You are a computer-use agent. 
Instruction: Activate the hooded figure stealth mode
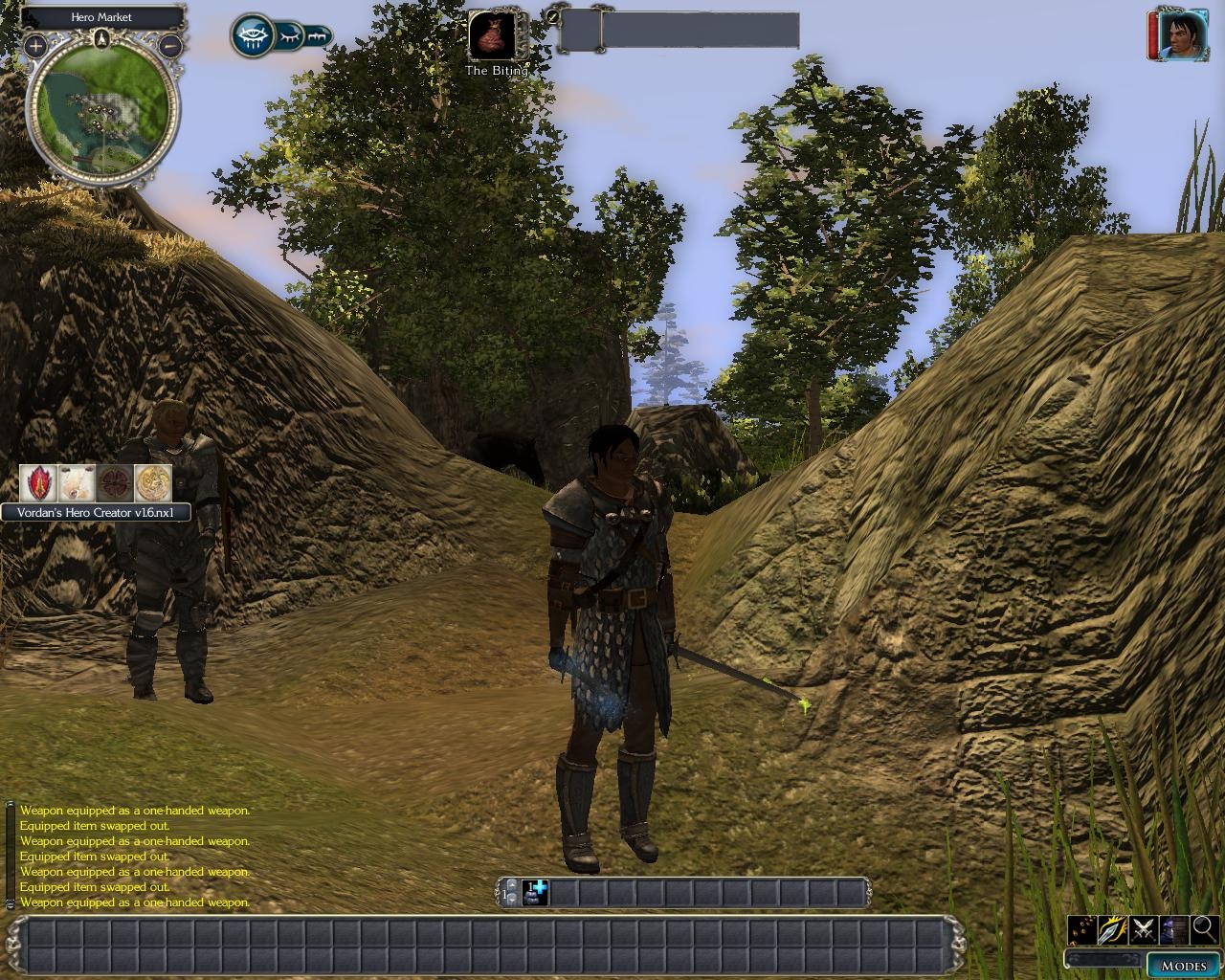tap(1173, 928)
